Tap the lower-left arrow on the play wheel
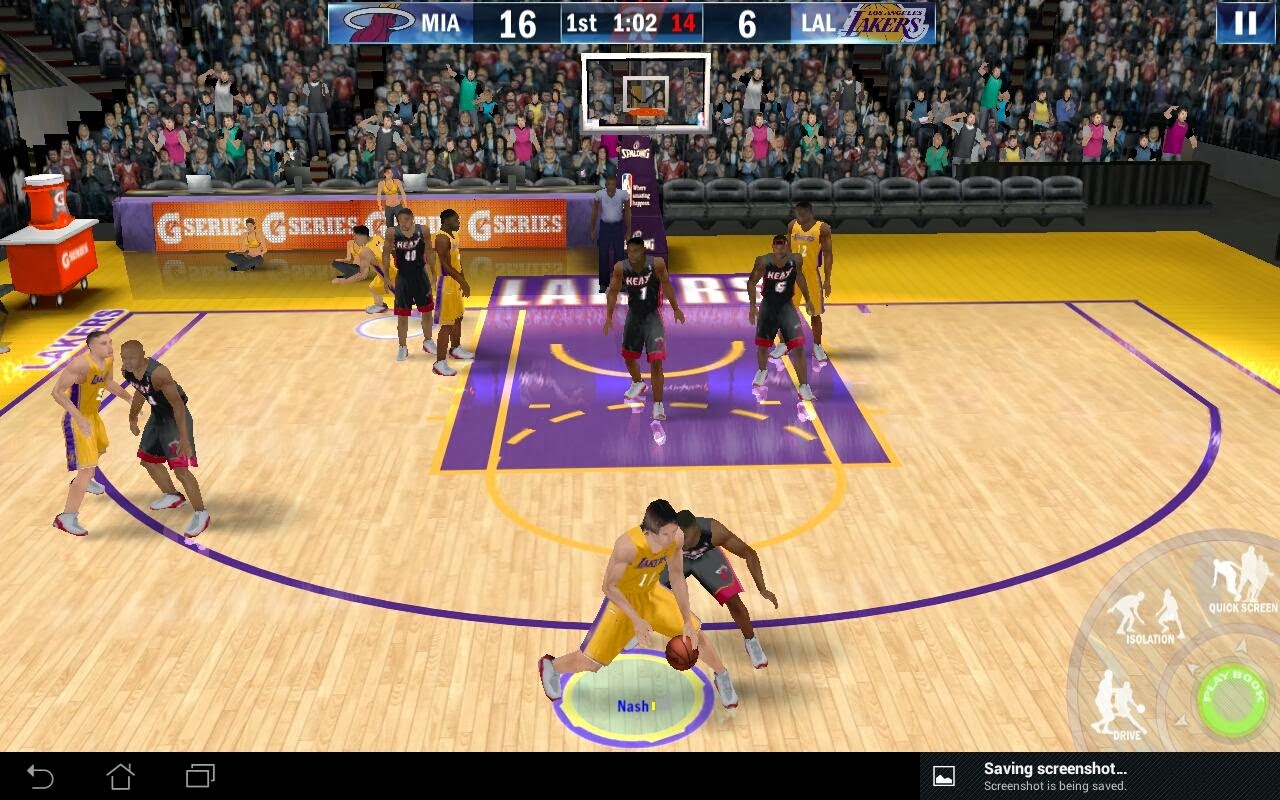 tap(1182, 719)
